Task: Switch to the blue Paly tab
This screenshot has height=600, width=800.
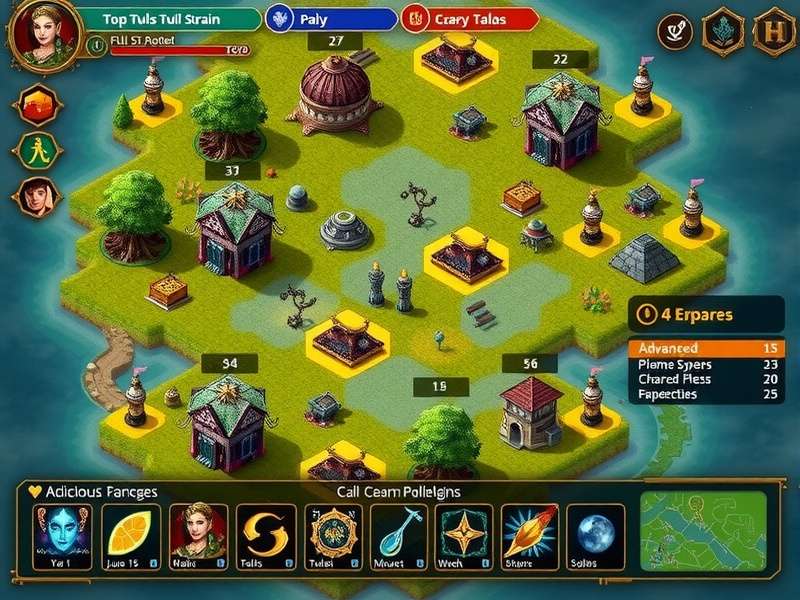Action: coord(330,19)
